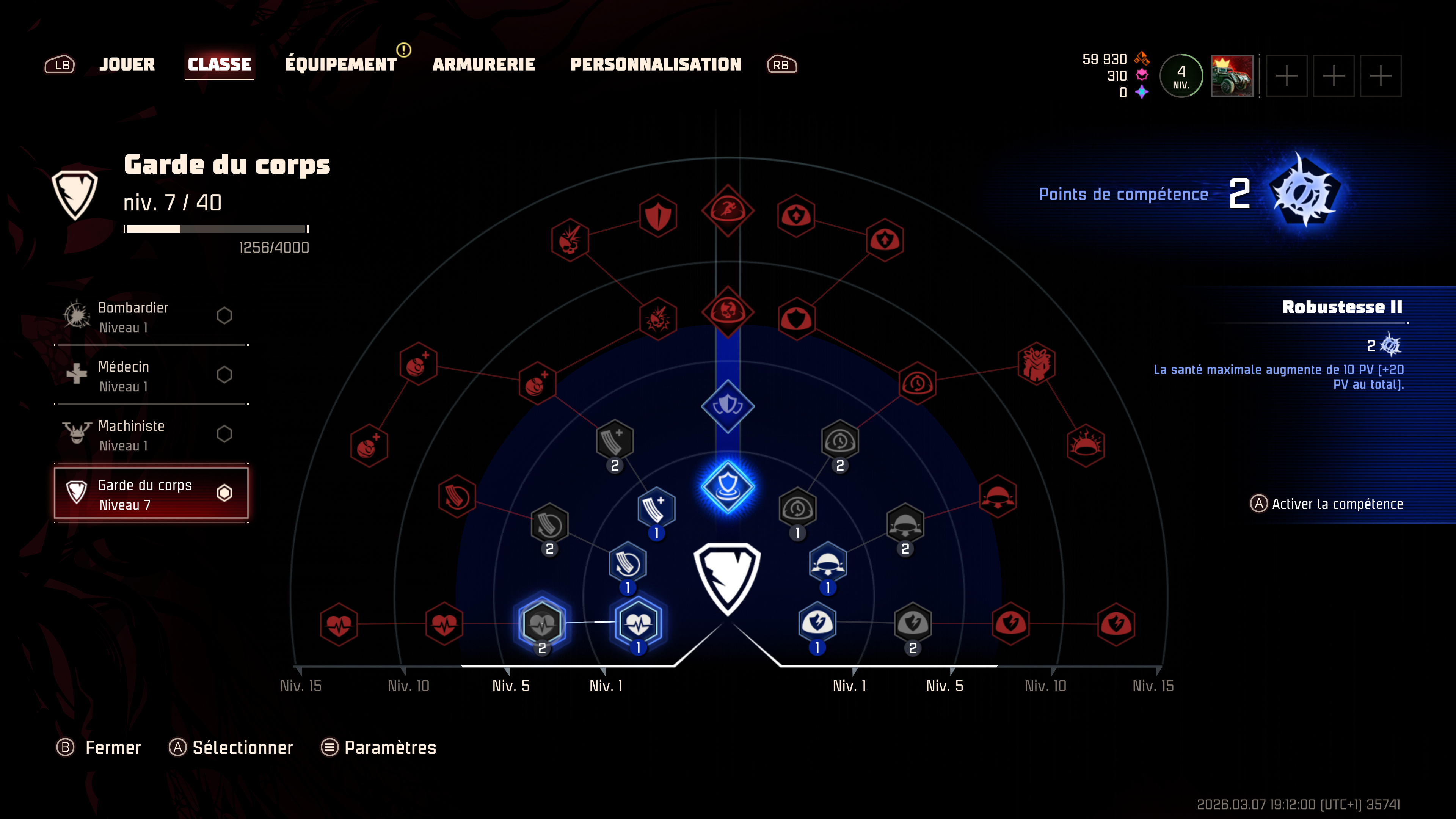The height and width of the screenshot is (819, 1456).
Task: Open the PERSONNALISATION tab
Action: (656, 64)
